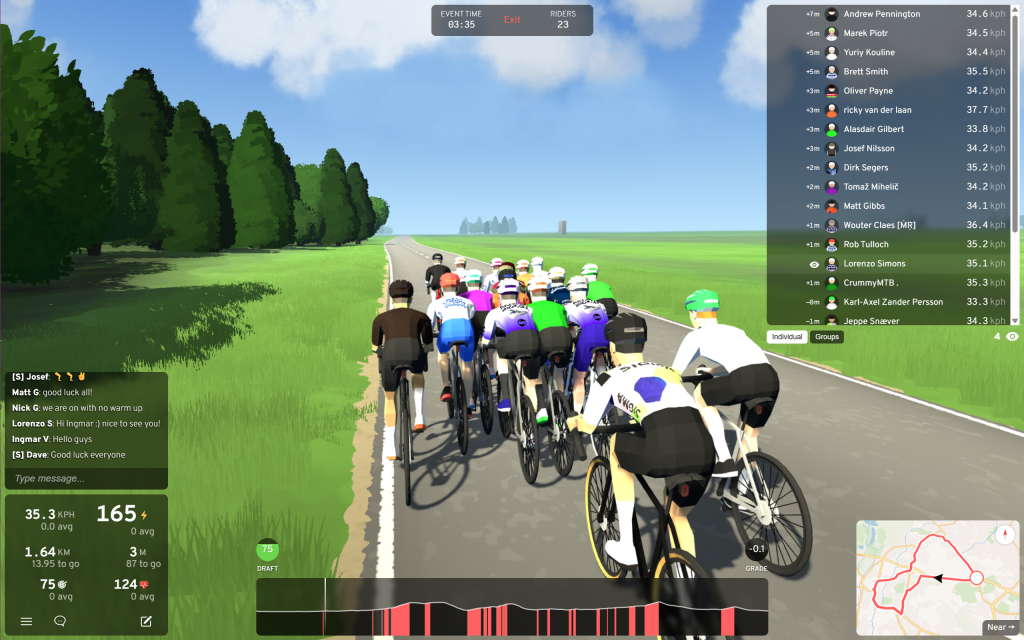
Task: Click the spectator eye icon below rider list
Action: click(1012, 337)
